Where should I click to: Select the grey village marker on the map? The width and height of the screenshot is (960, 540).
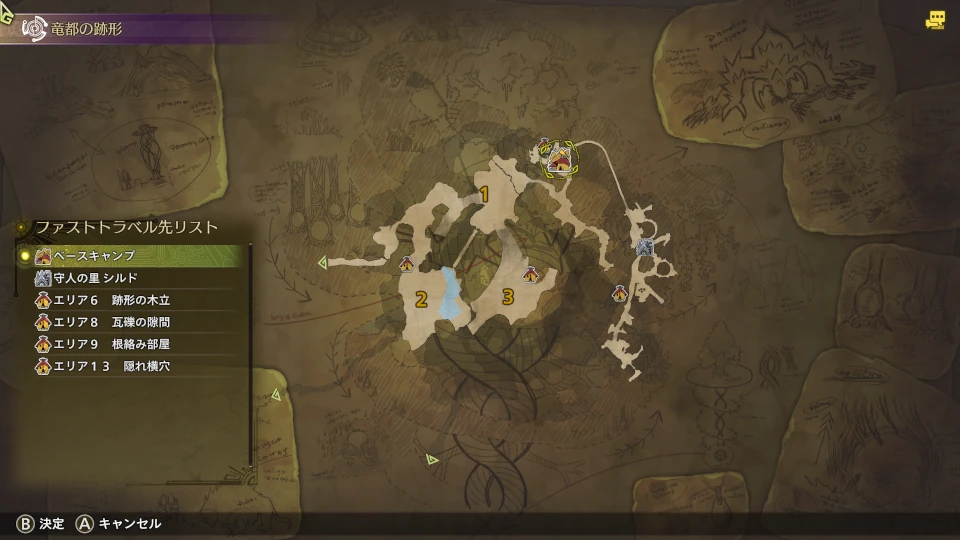click(x=645, y=247)
